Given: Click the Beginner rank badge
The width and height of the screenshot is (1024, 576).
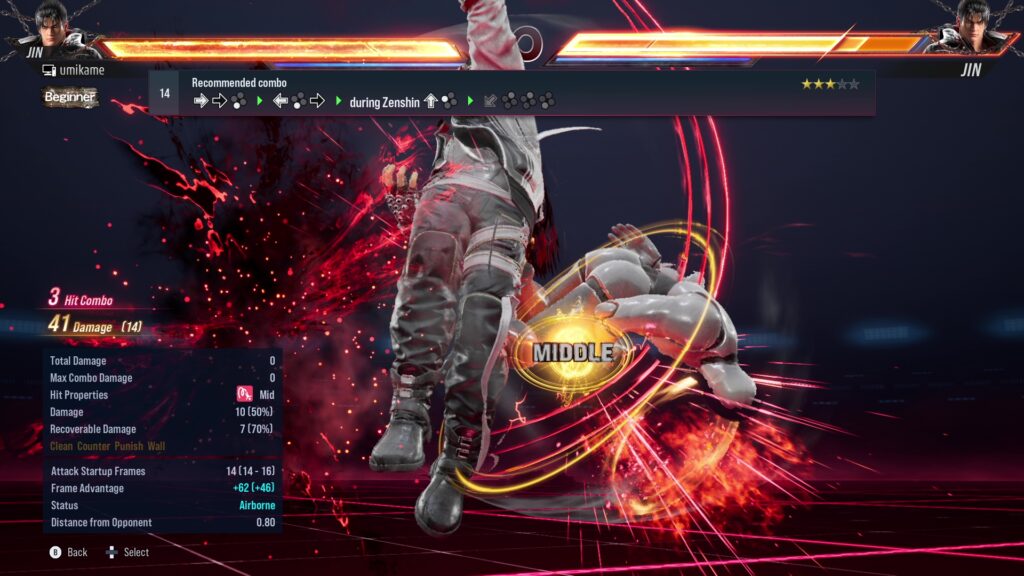Looking at the screenshot, I should coord(70,97).
